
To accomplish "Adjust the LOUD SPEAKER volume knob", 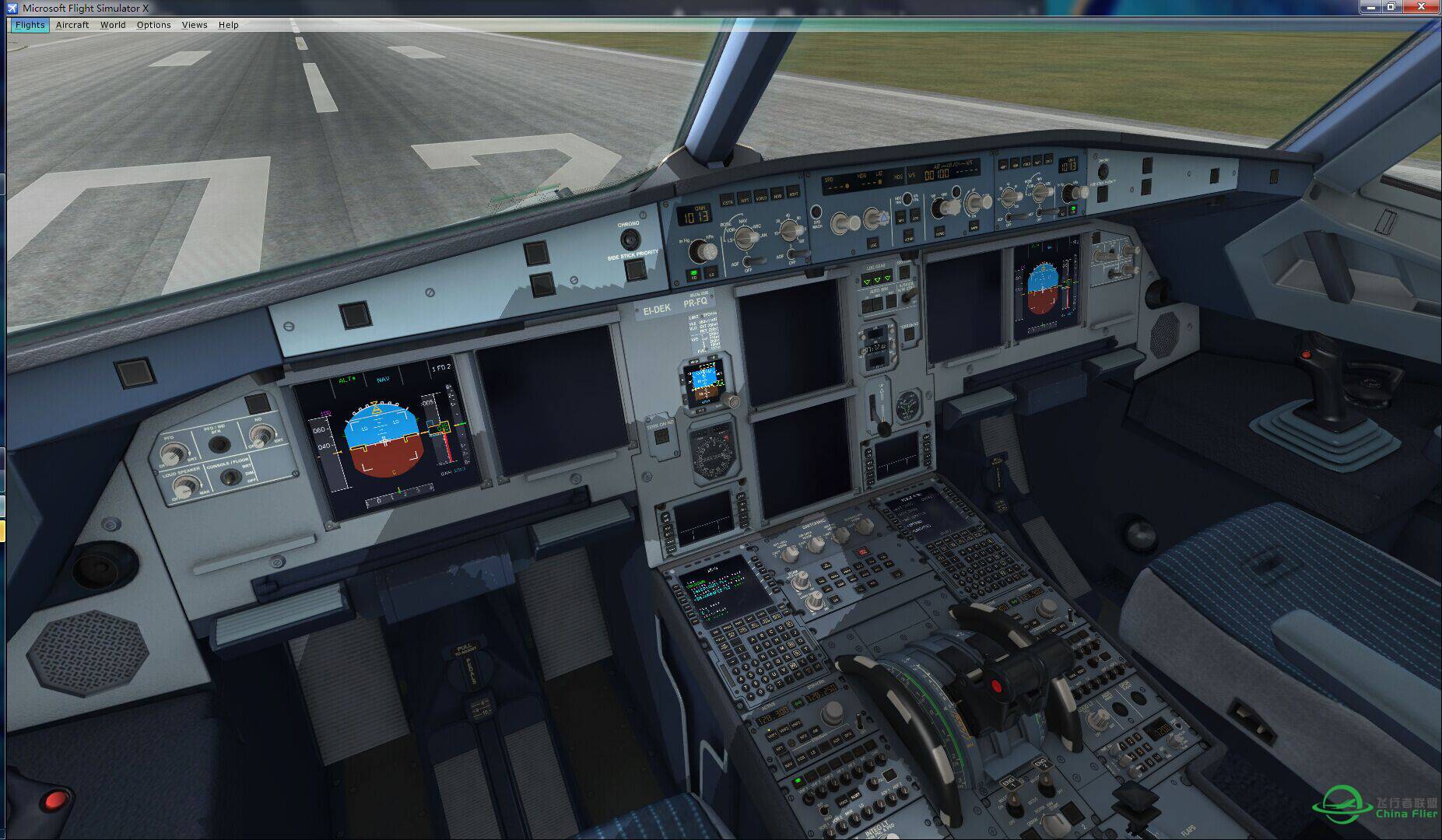I will click(x=185, y=487).
